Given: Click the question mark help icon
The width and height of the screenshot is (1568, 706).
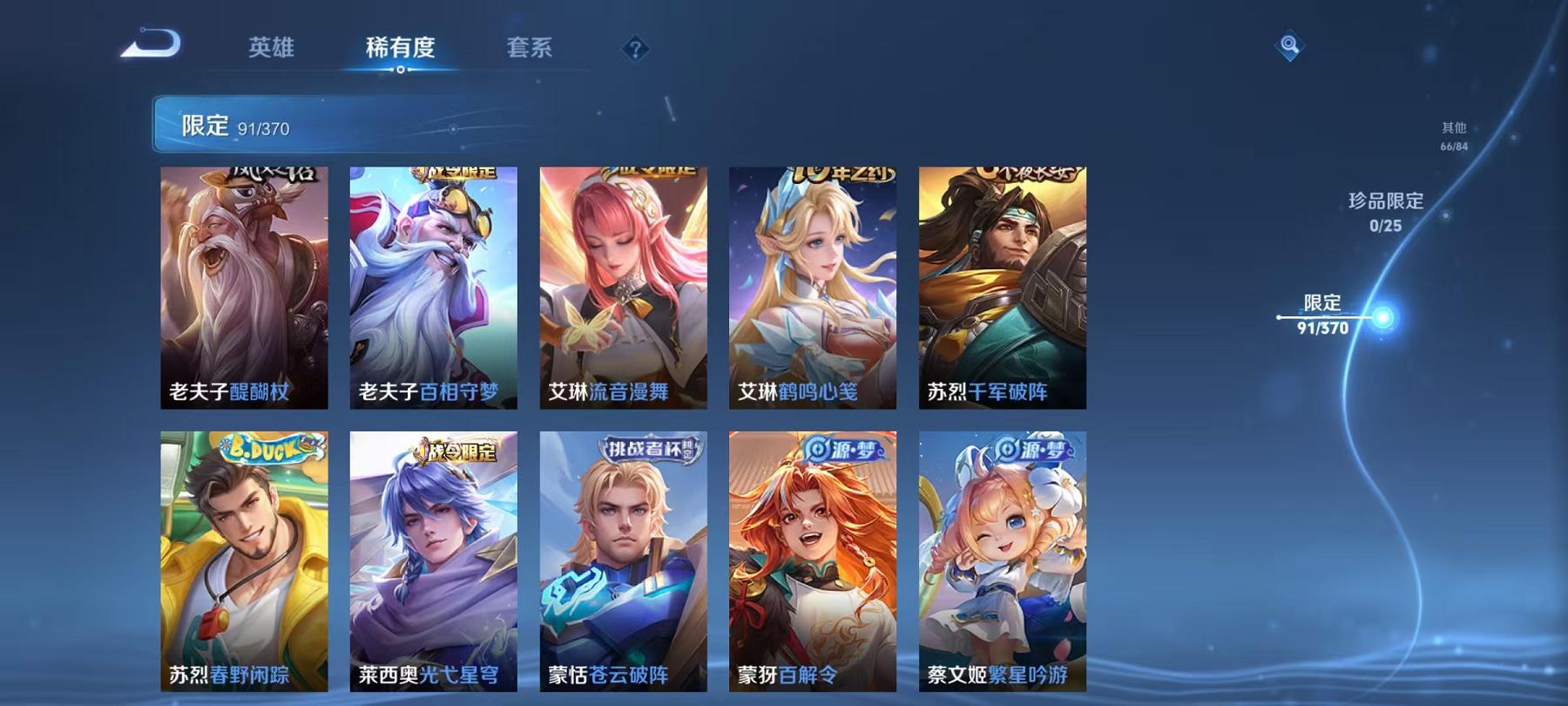Looking at the screenshot, I should pyautogui.click(x=635, y=50).
